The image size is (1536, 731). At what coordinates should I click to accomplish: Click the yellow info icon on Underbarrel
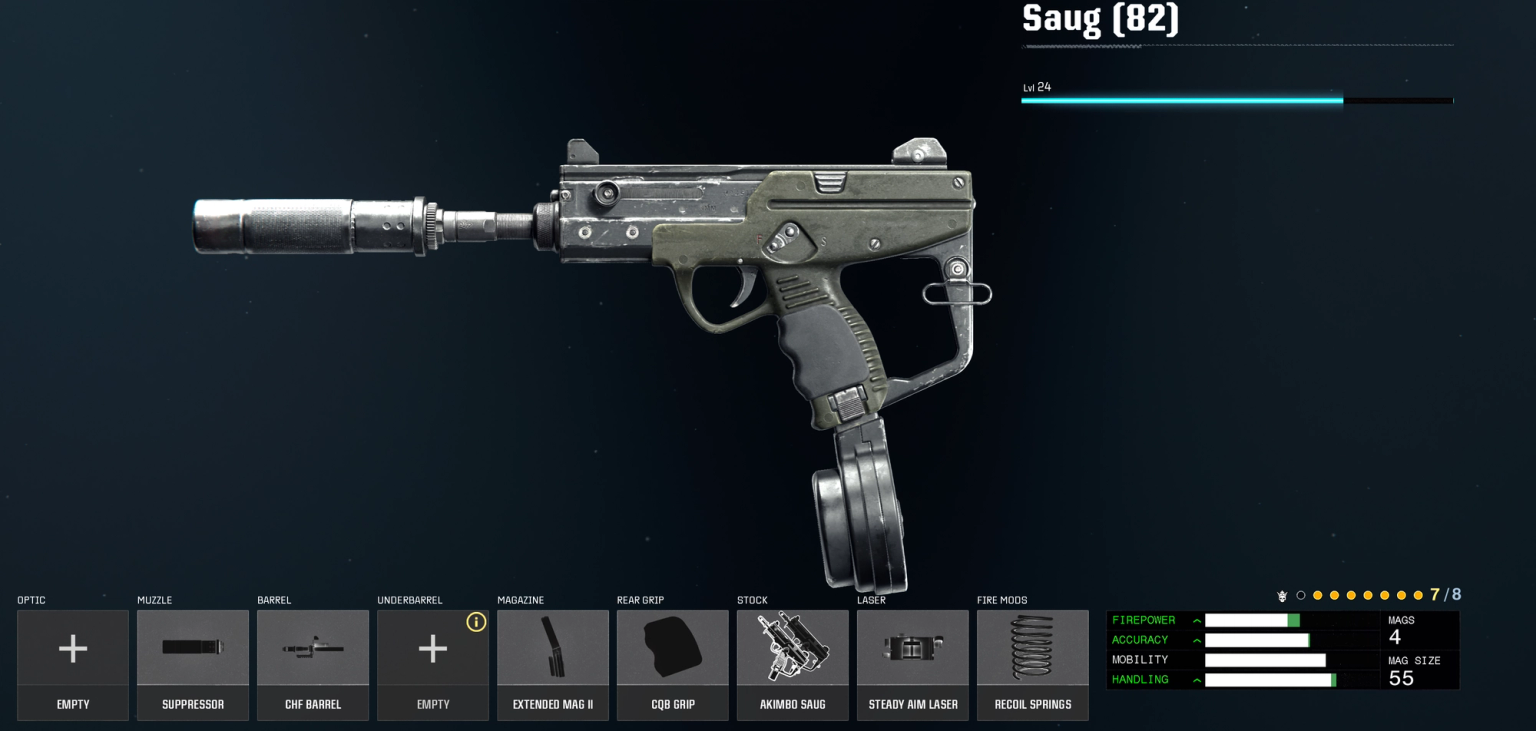coord(476,622)
